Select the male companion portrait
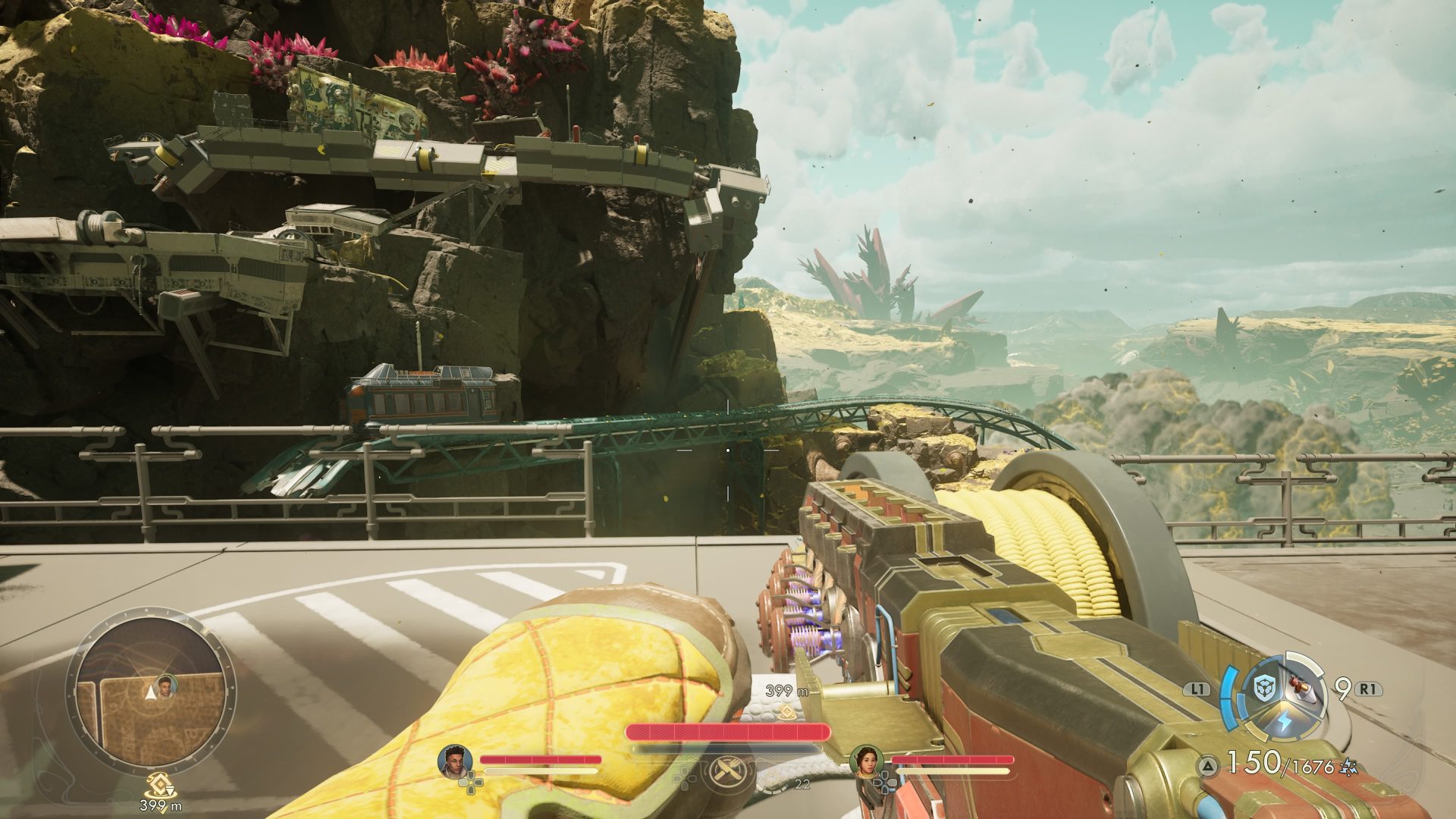The image size is (1456, 819). click(x=455, y=761)
